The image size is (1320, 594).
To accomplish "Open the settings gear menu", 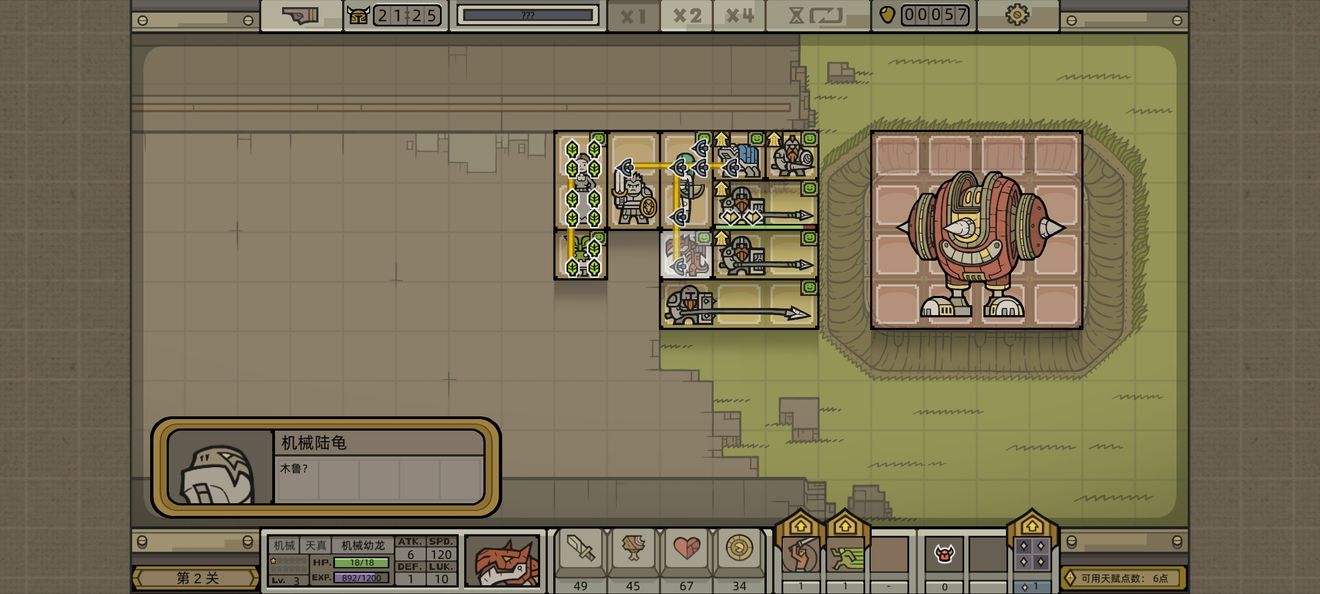I will [1017, 15].
